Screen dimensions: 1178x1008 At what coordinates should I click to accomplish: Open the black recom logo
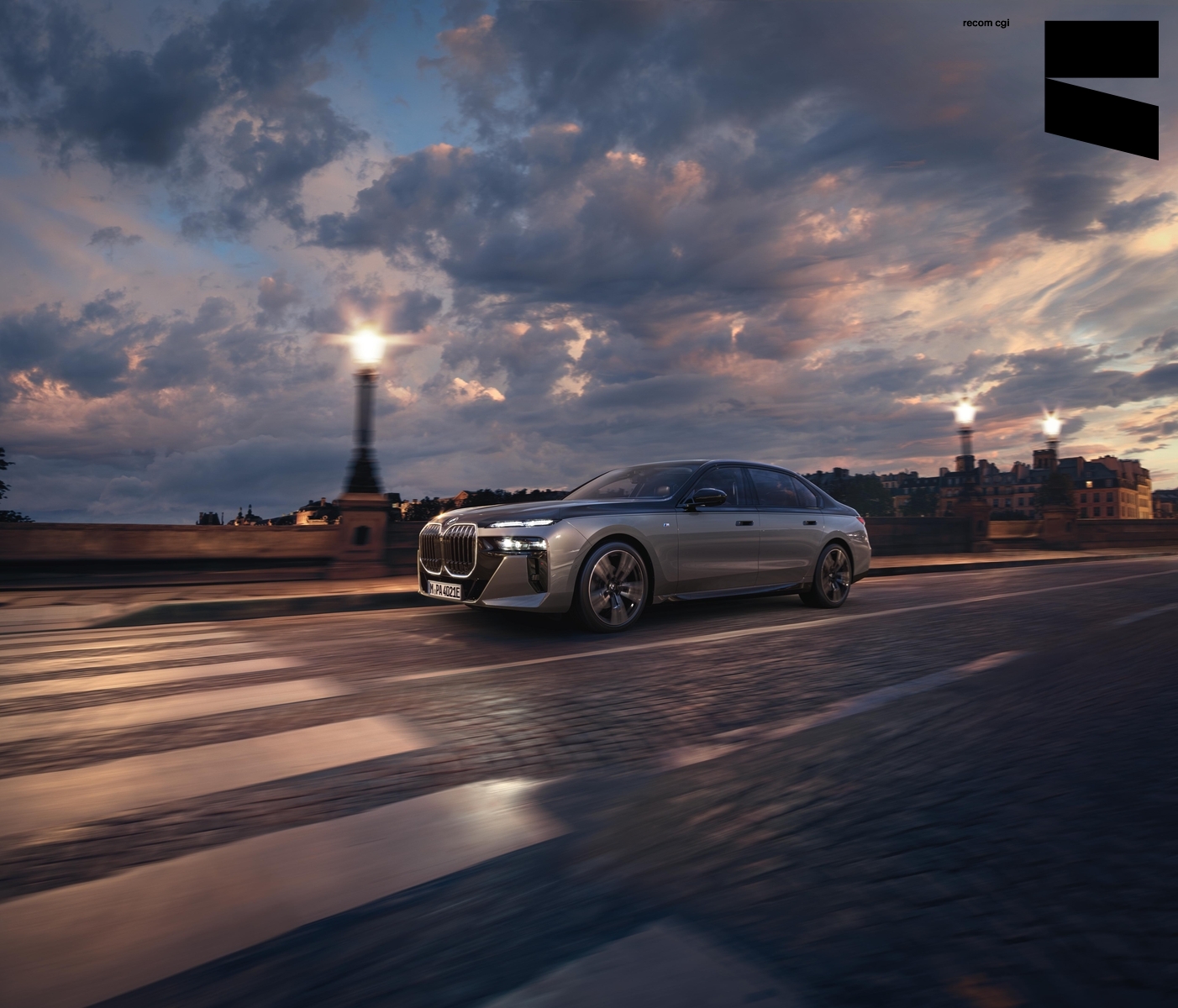pyautogui.click(x=1101, y=88)
